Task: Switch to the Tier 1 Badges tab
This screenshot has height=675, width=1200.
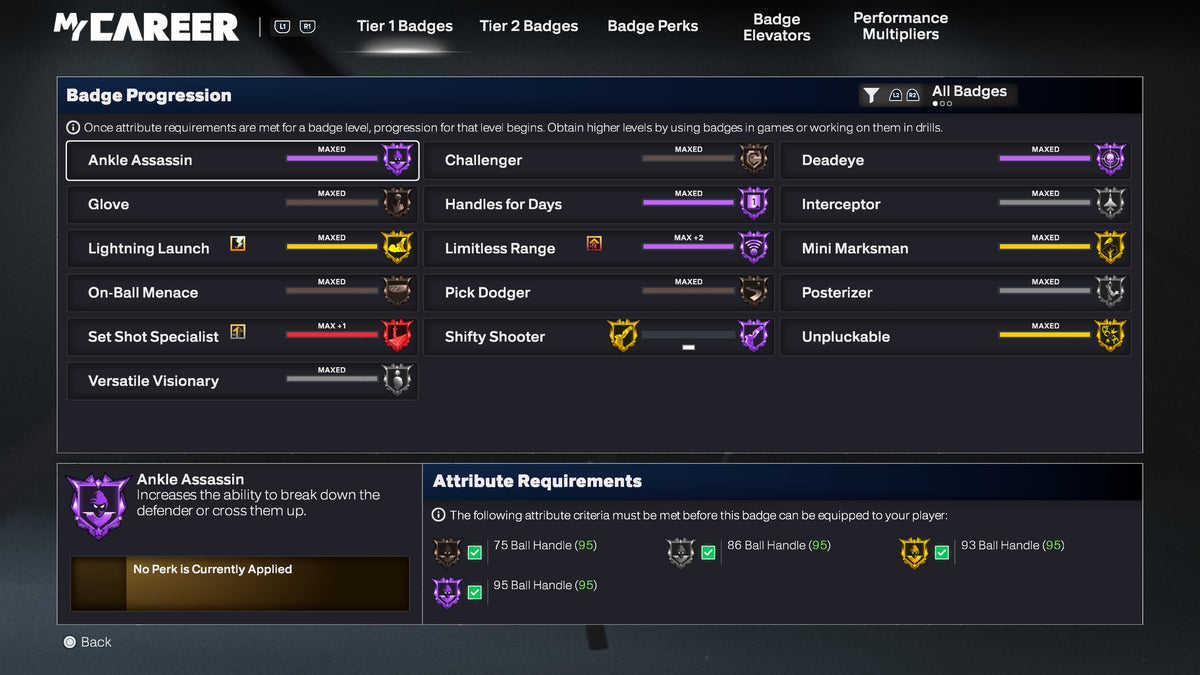Action: coord(404,26)
